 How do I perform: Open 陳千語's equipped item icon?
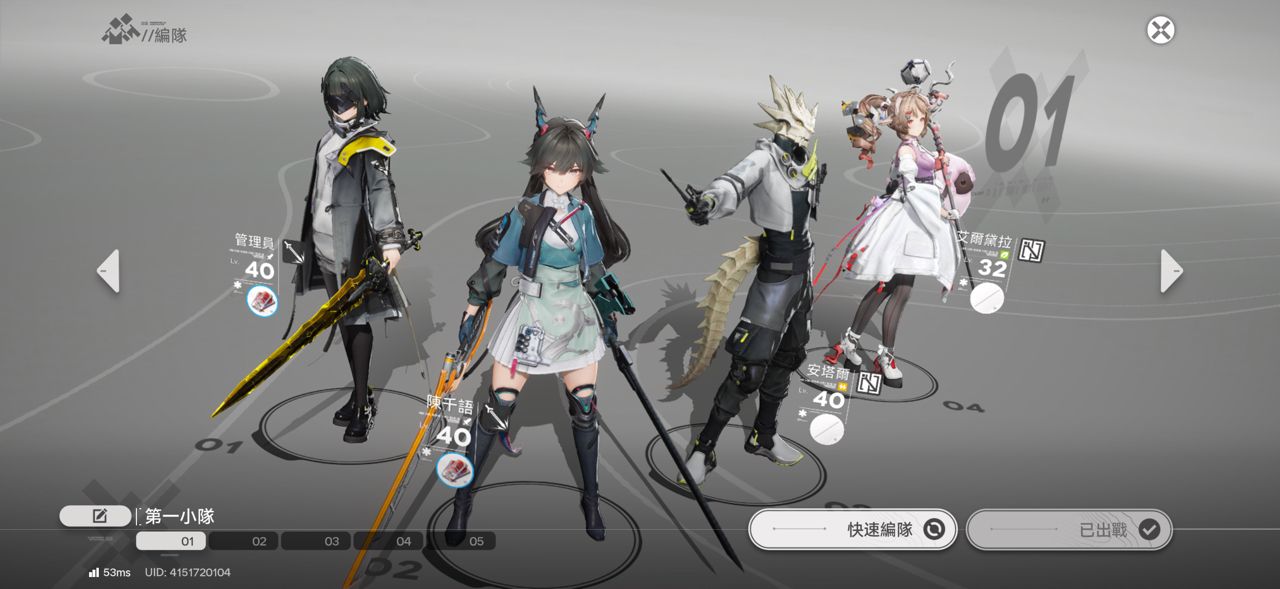pos(454,468)
